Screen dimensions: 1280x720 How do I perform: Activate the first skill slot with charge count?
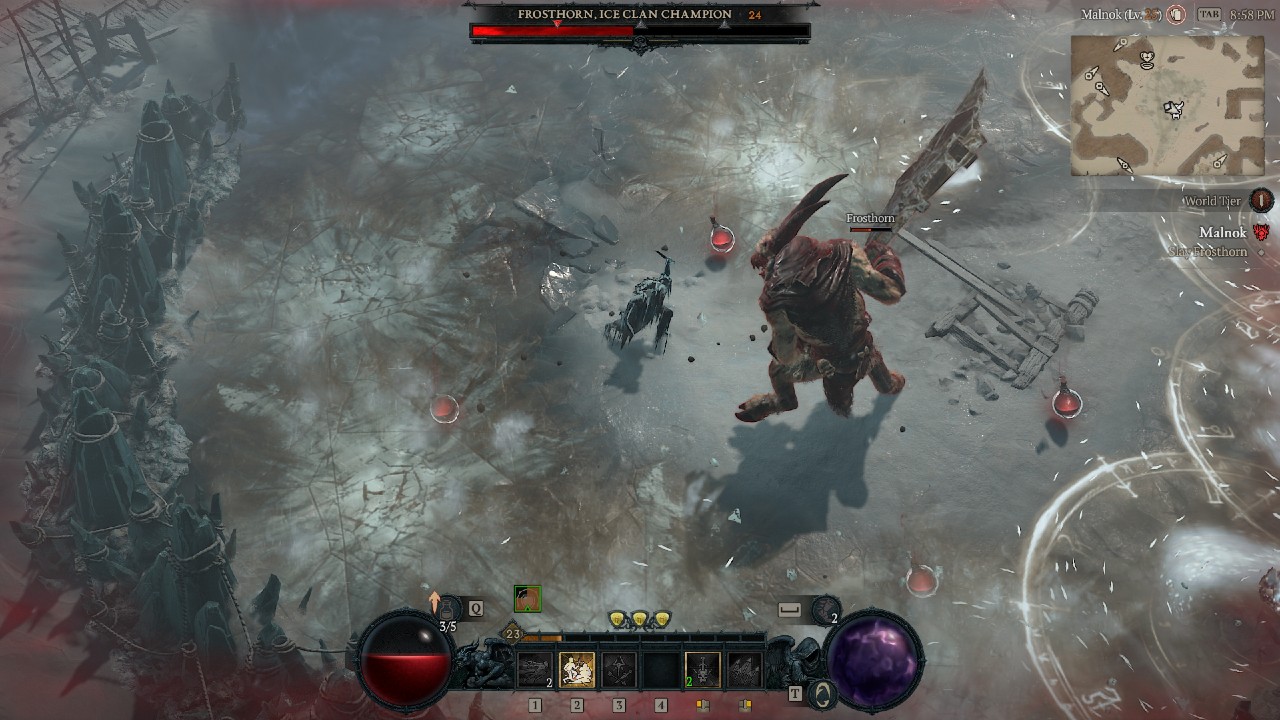[x=535, y=670]
